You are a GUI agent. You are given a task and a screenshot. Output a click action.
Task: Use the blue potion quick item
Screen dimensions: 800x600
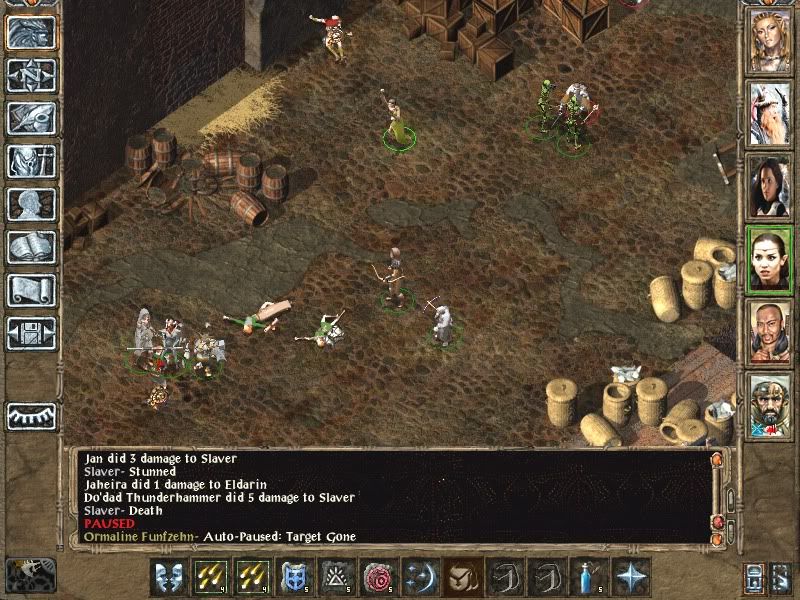[591, 577]
